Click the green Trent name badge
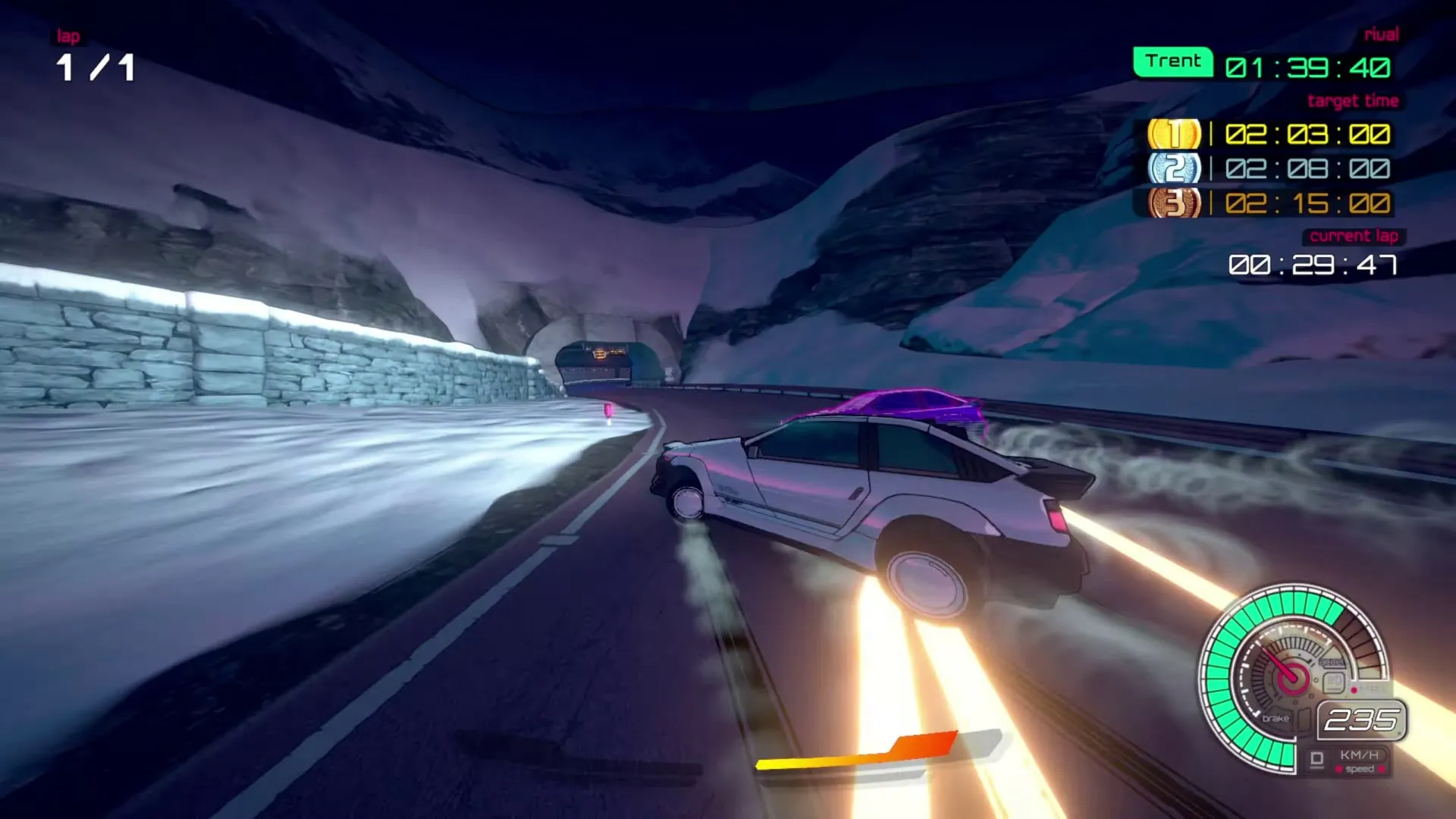 1172,60
